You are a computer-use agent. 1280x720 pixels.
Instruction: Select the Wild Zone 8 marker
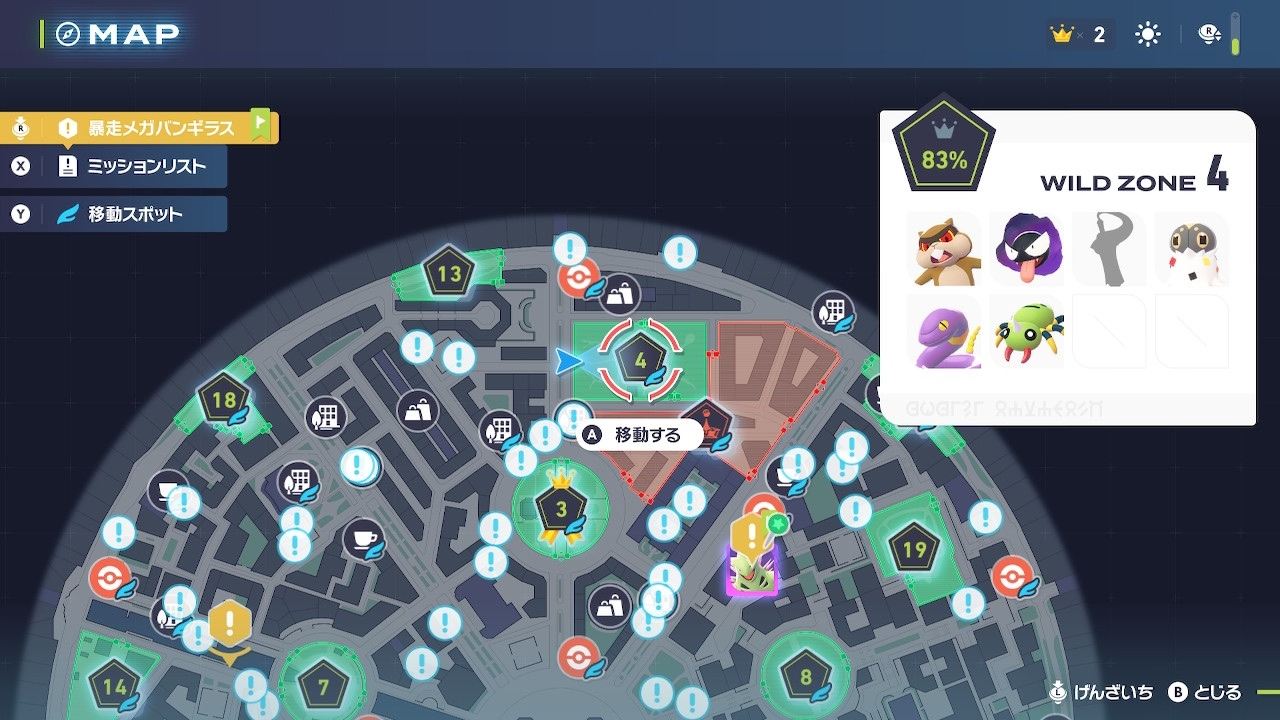pyautogui.click(x=806, y=677)
